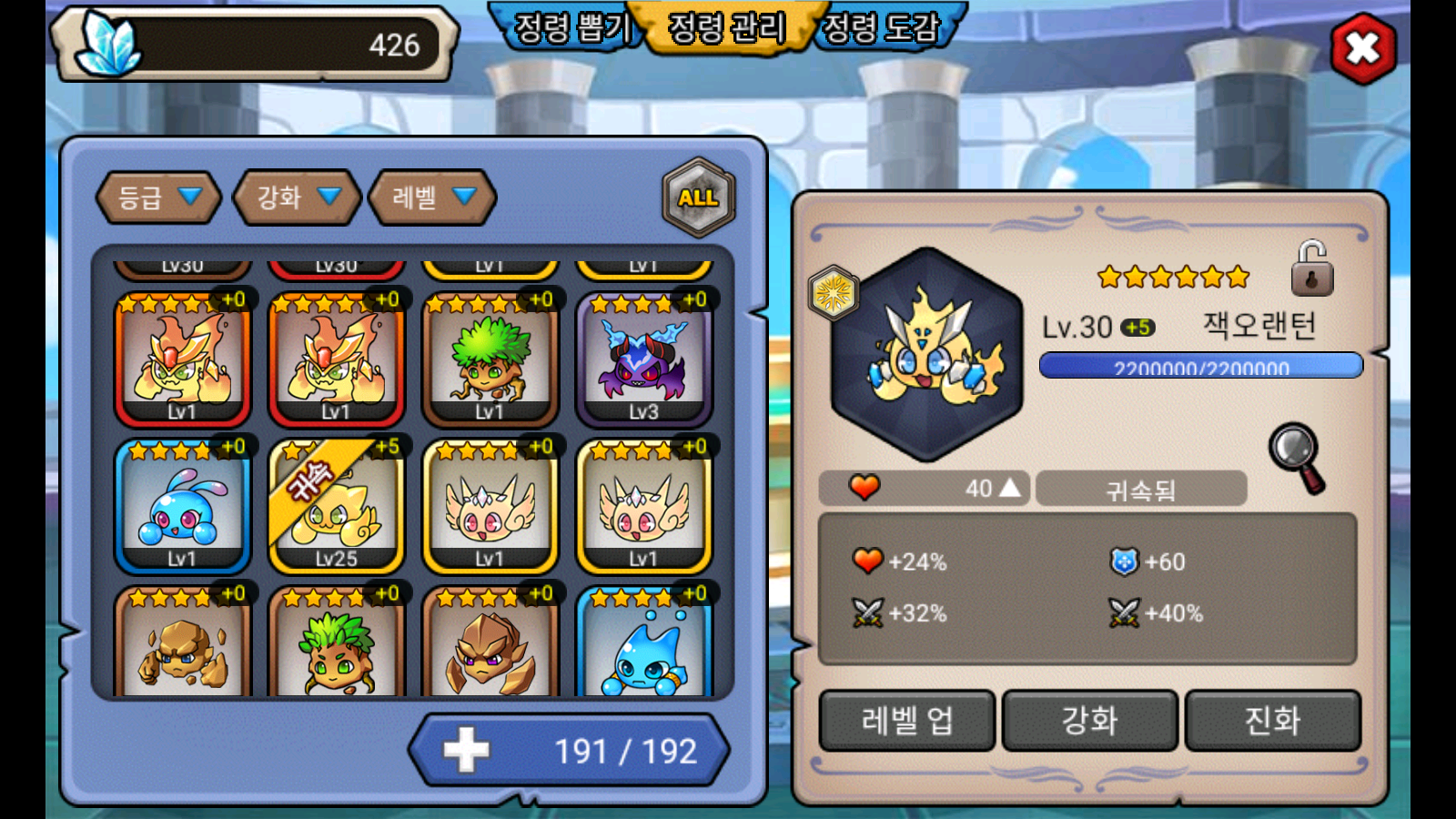Viewport: 1456px width, 819px height.
Task: Open the 등급 filter dropdown
Action: coord(158,197)
